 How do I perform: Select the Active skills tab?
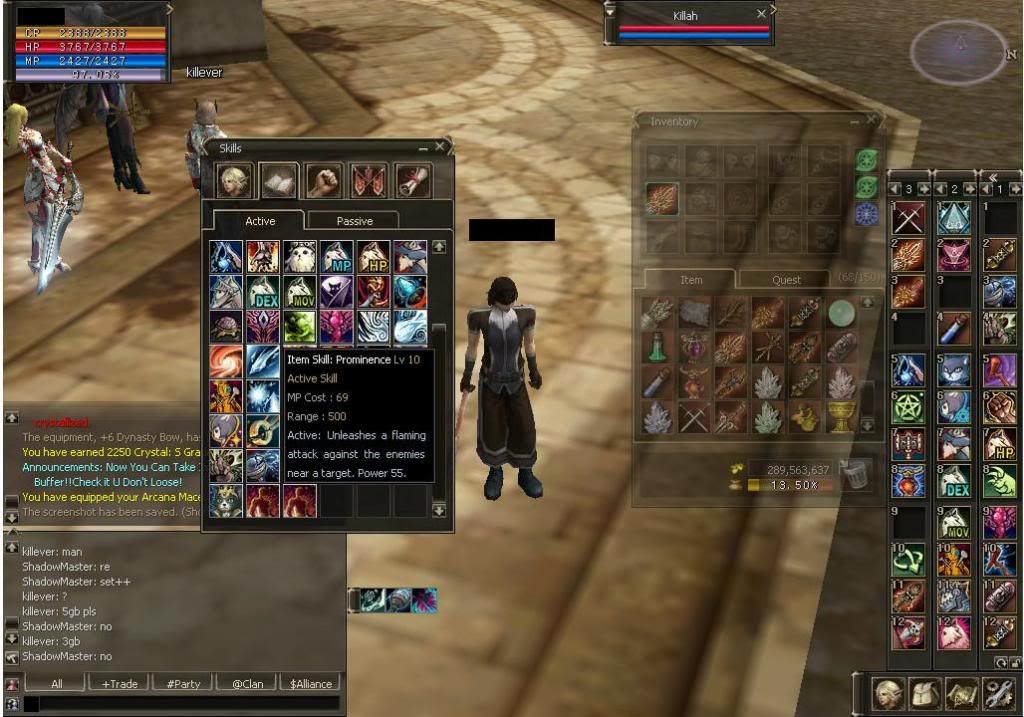pos(260,221)
